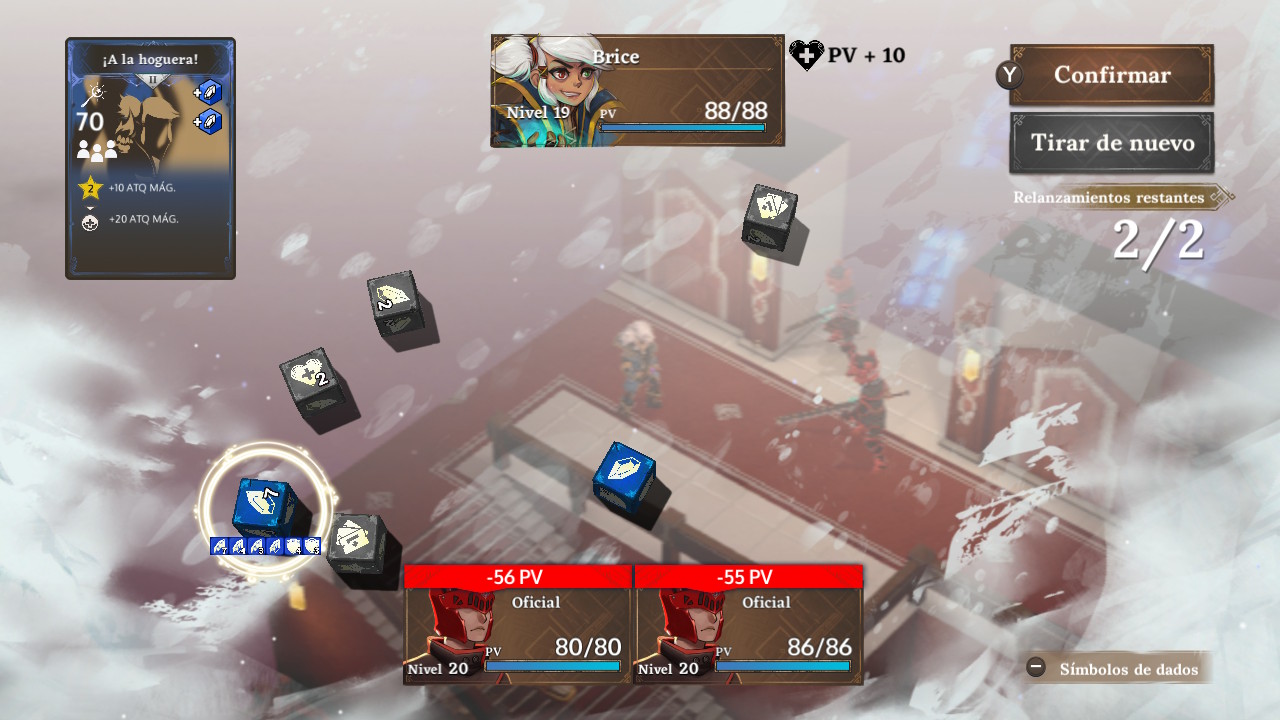This screenshot has height=720, width=1280.
Task: Select the blue die inside the glowing ring
Action: [263, 506]
